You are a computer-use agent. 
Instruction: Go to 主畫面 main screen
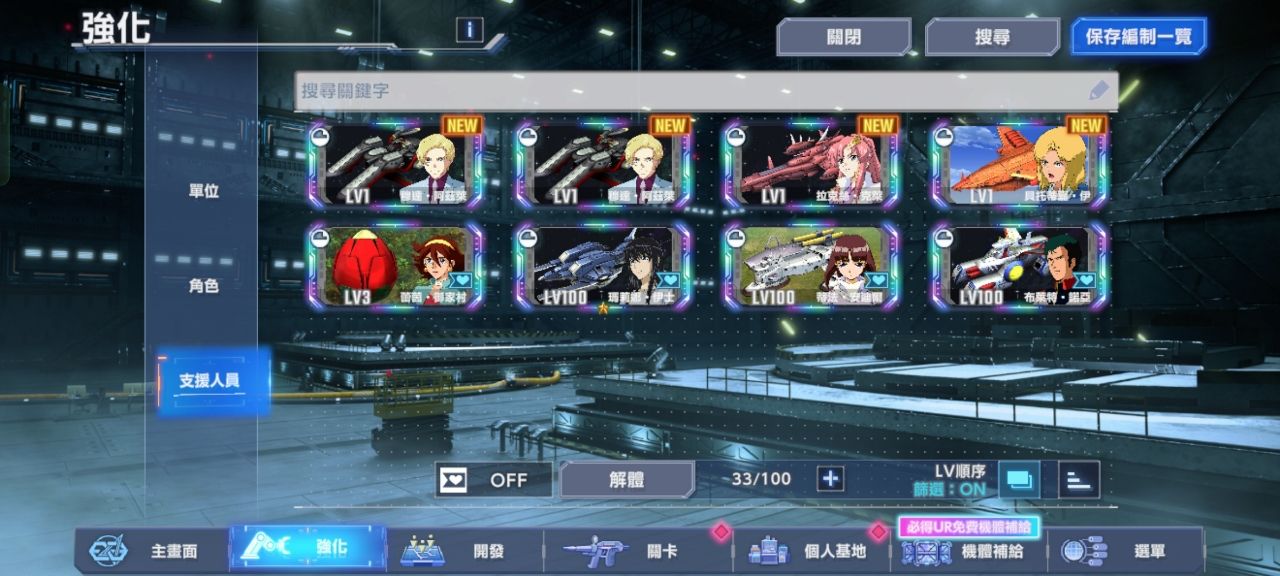pyautogui.click(x=150, y=550)
